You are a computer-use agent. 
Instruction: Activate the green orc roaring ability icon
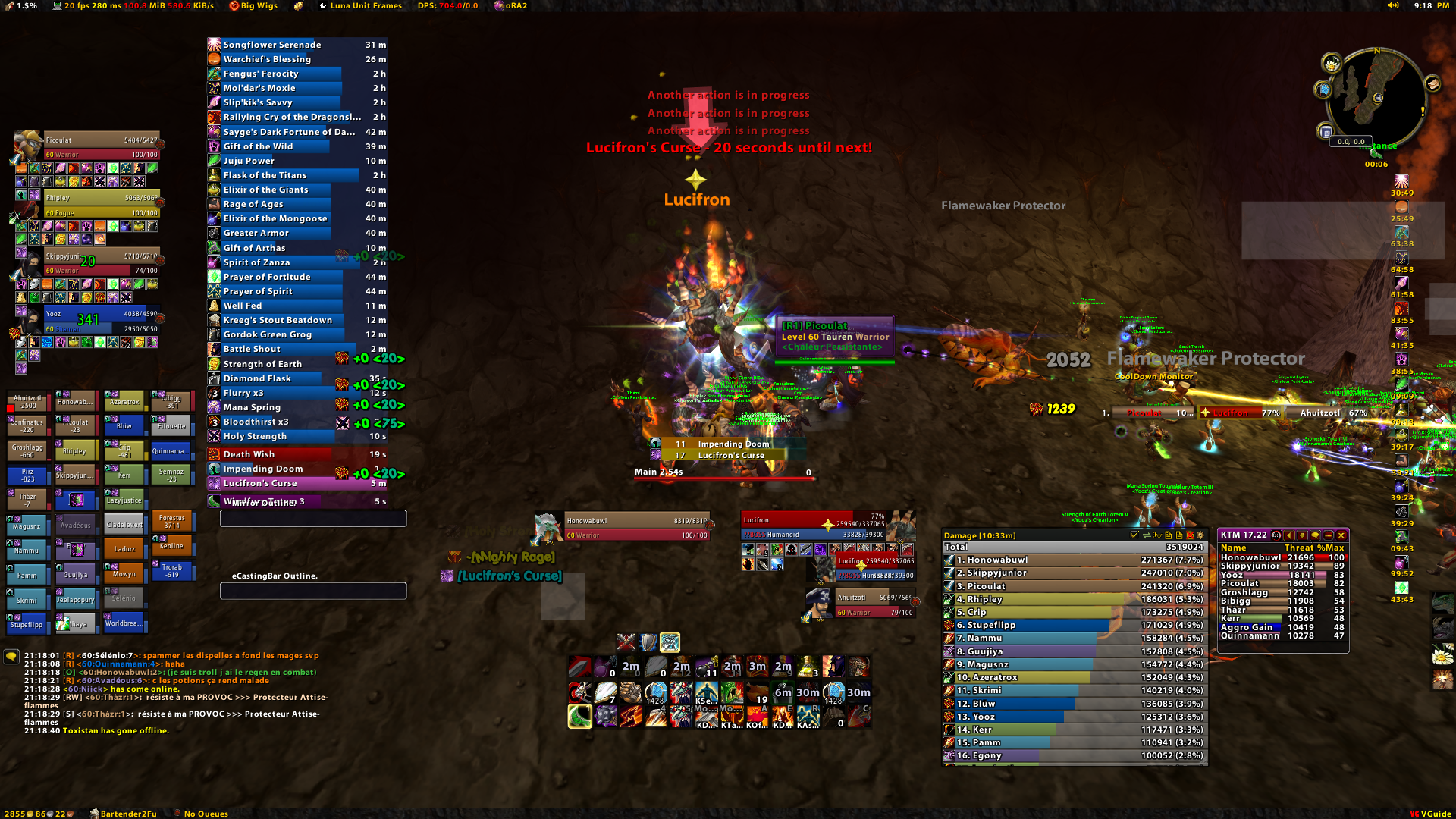[732, 692]
